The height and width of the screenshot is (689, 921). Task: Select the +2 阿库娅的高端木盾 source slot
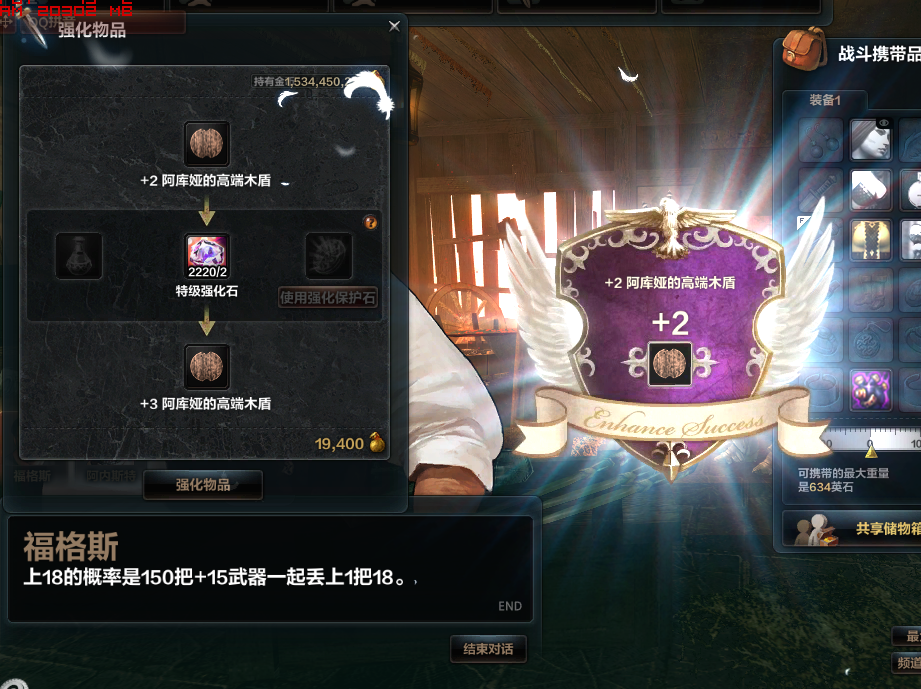tap(208, 145)
